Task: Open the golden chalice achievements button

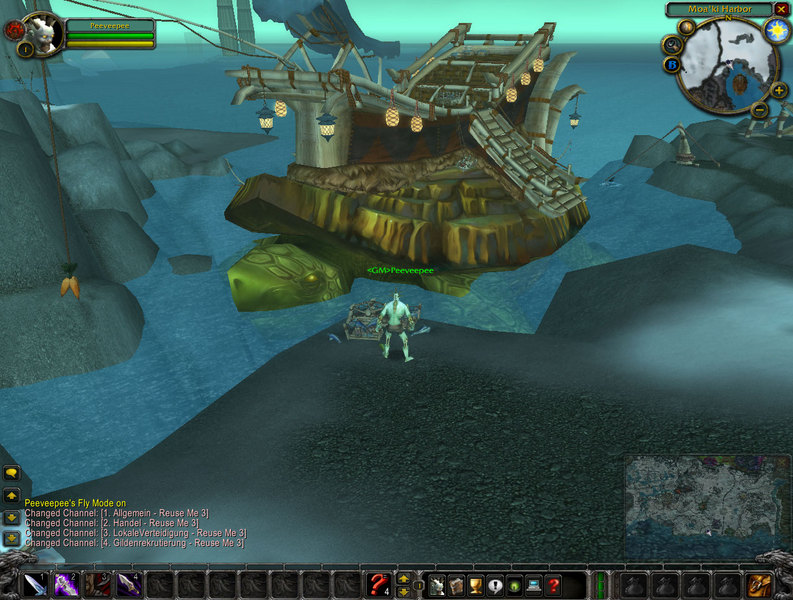Action: (x=476, y=585)
